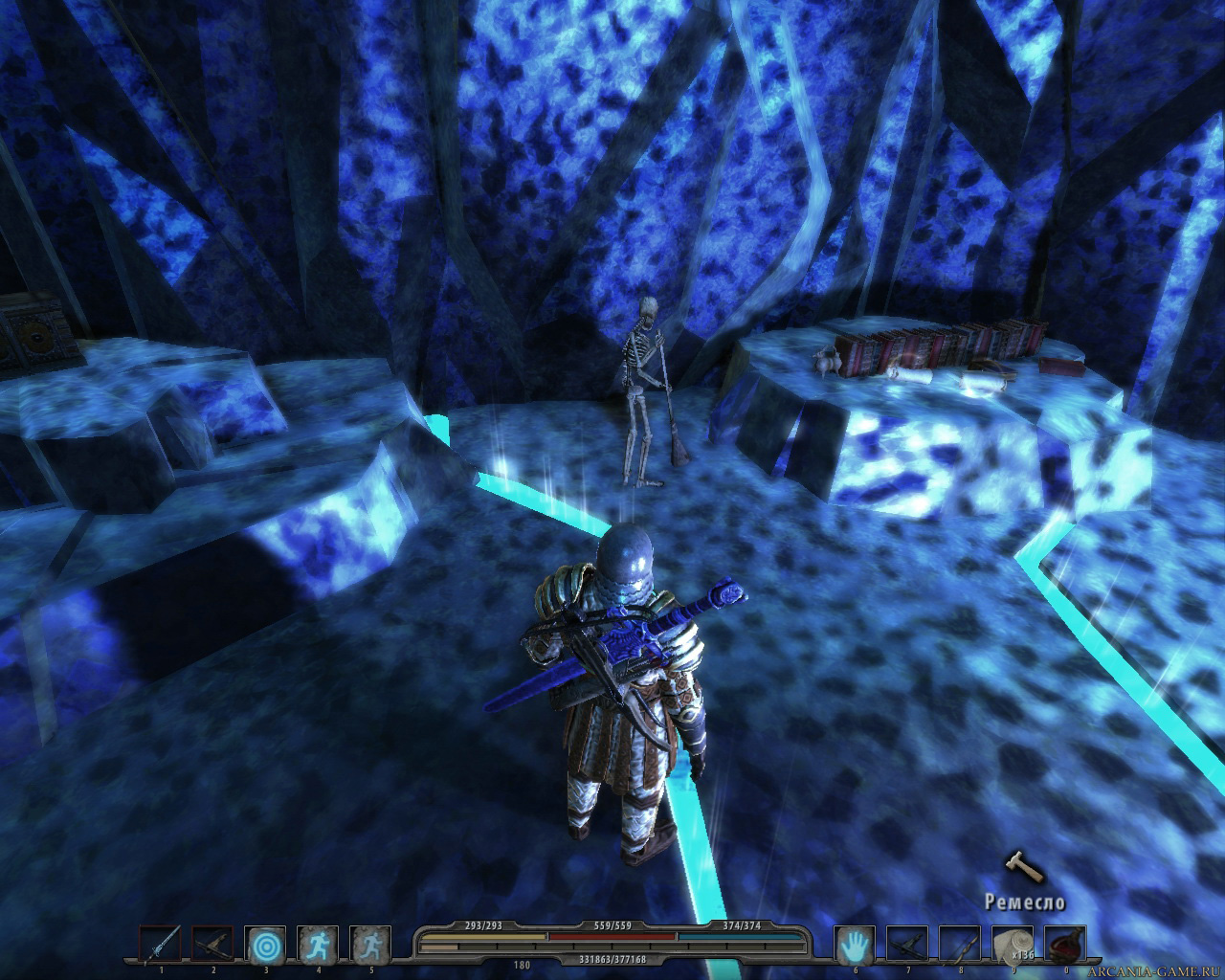The image size is (1225, 980).
Task: Use the bright running figure rune in slot 4
Action: click(317, 945)
